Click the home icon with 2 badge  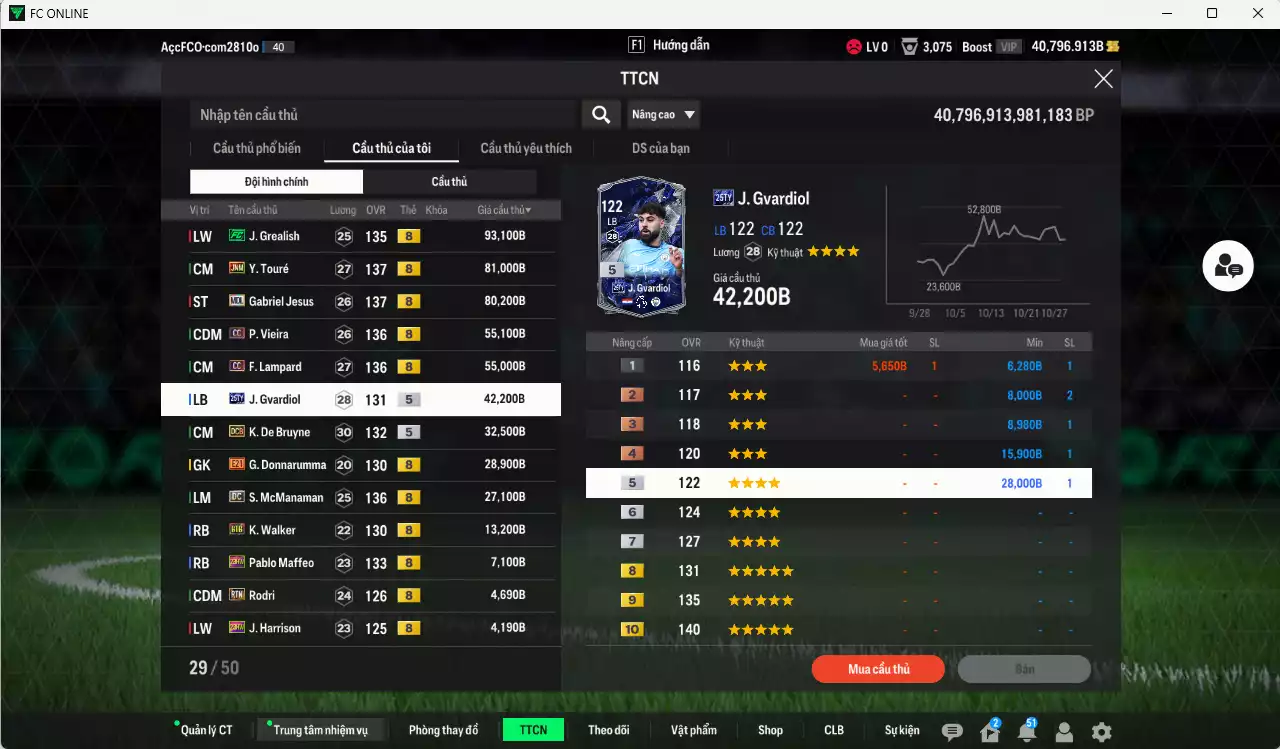coord(989,733)
